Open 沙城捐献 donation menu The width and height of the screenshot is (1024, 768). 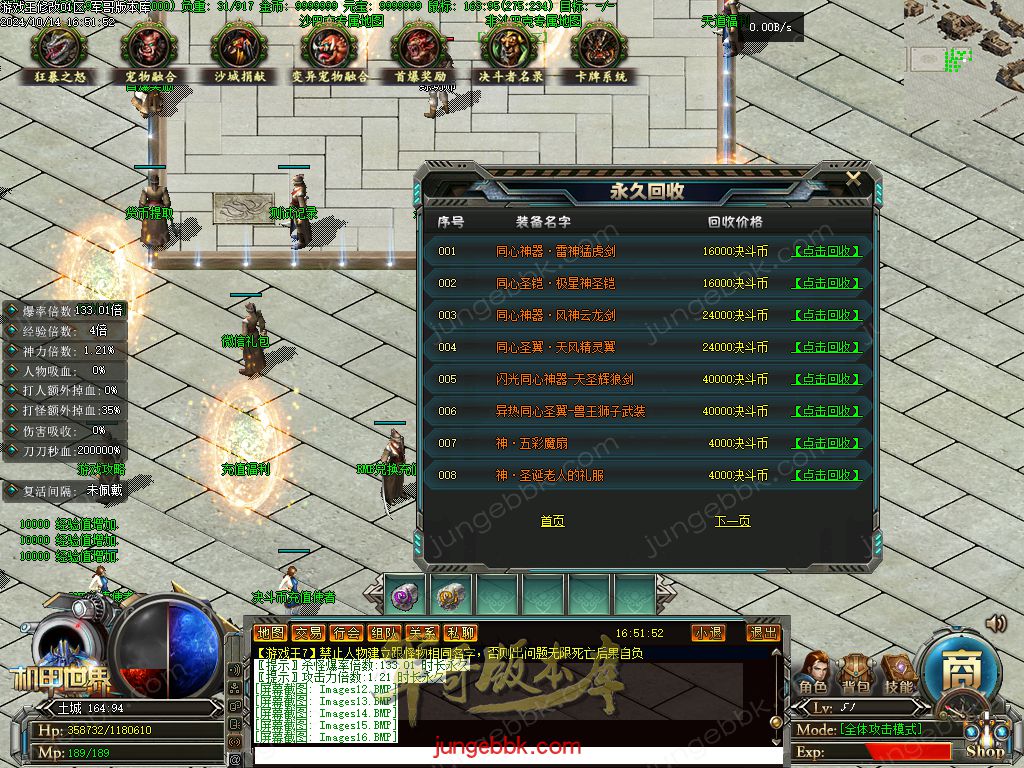(238, 55)
